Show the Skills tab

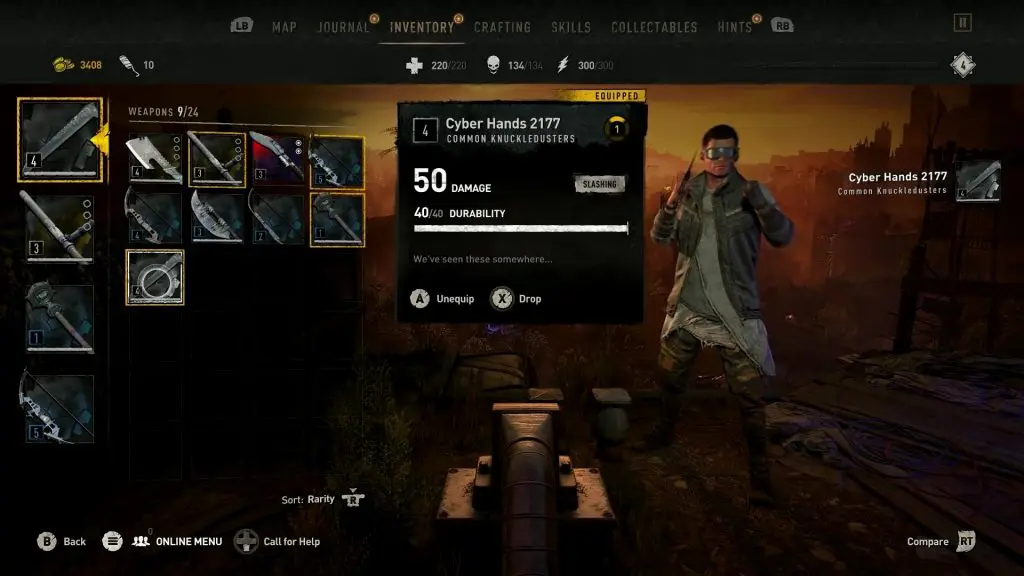[x=571, y=27]
